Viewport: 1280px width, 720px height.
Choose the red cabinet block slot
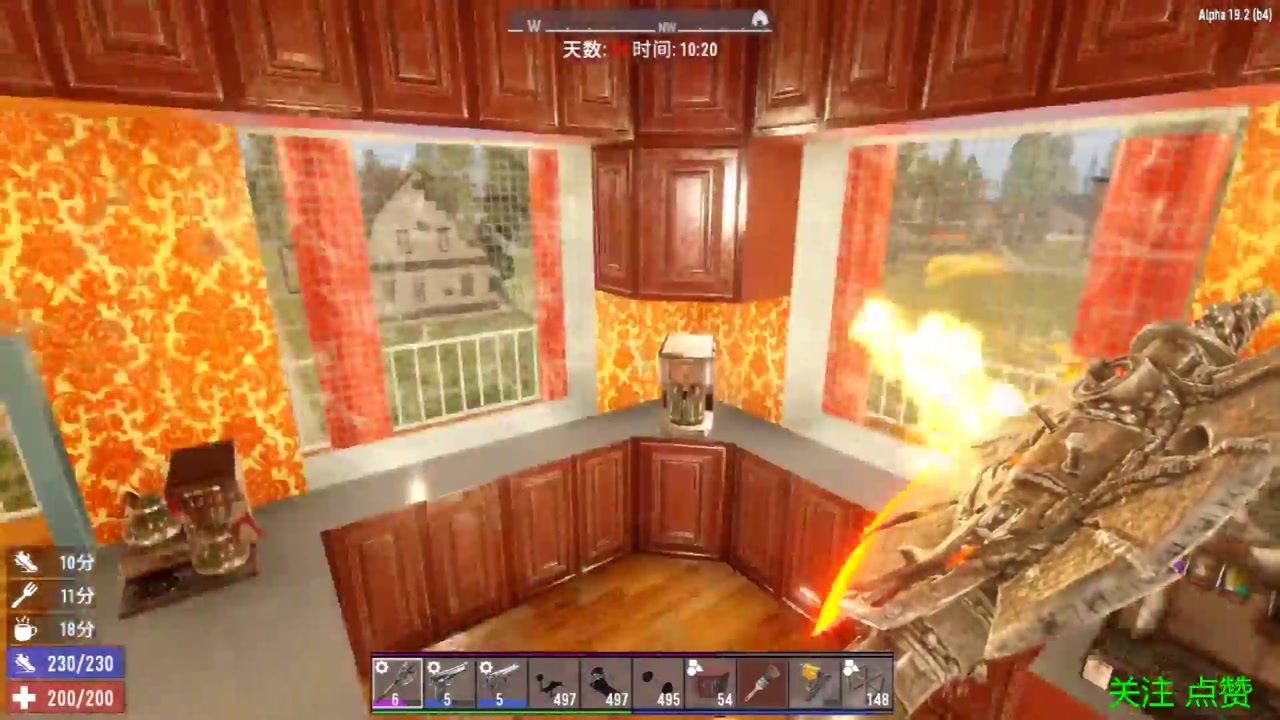click(x=709, y=683)
